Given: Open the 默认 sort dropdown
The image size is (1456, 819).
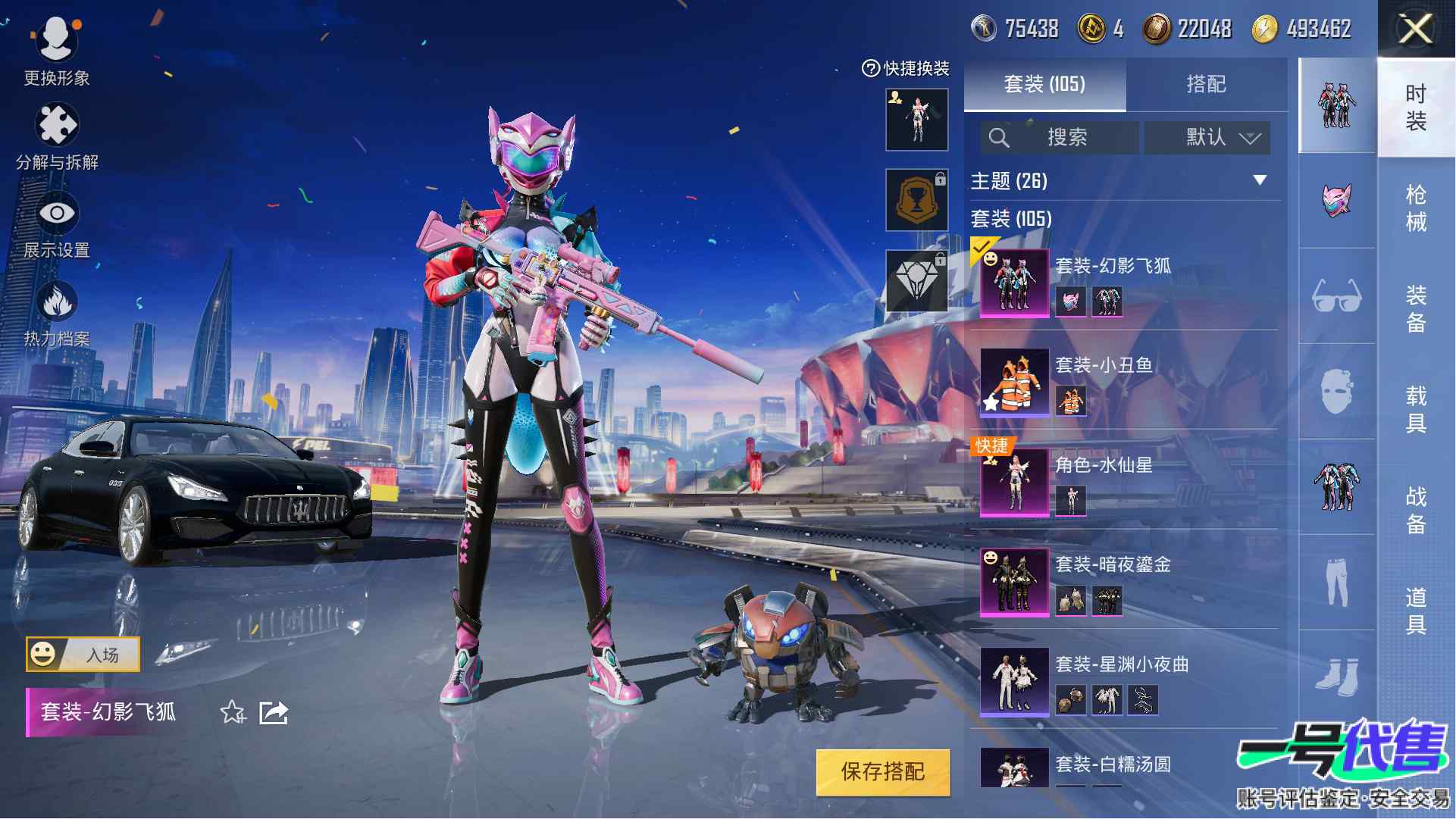Looking at the screenshot, I should pyautogui.click(x=1207, y=137).
